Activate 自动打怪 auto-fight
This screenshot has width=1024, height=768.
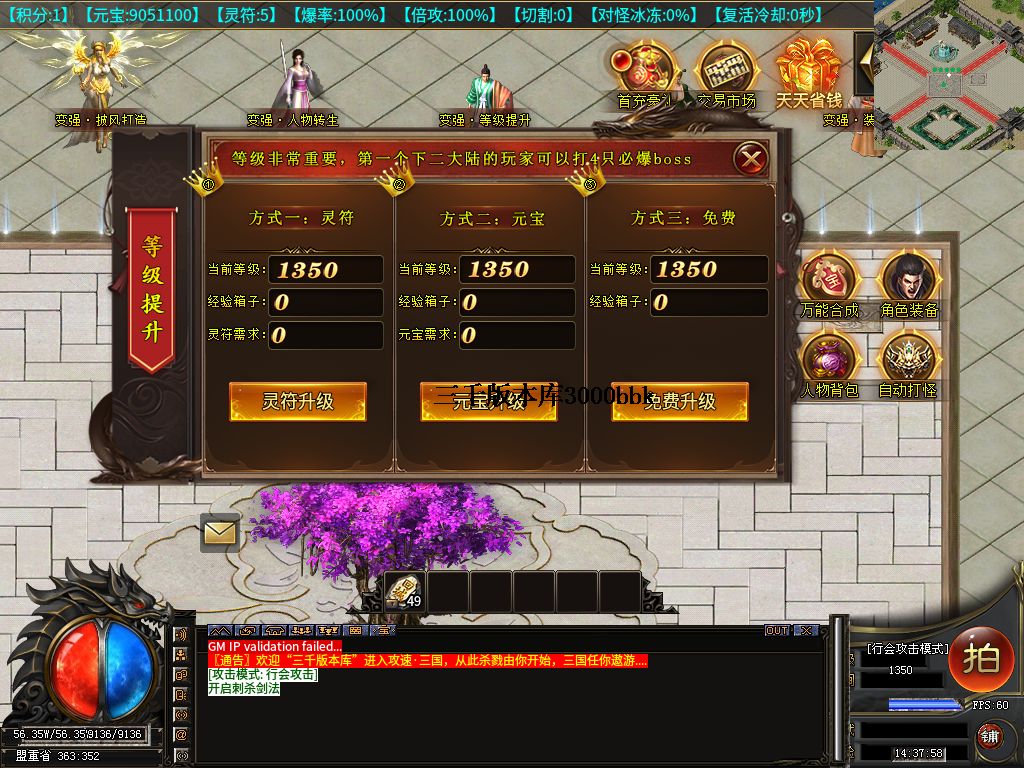(909, 362)
